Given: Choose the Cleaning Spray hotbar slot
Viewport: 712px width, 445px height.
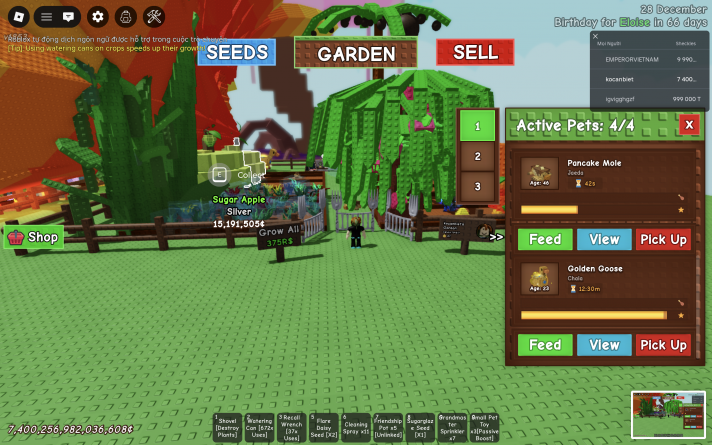Looking at the screenshot, I should click(356, 427).
